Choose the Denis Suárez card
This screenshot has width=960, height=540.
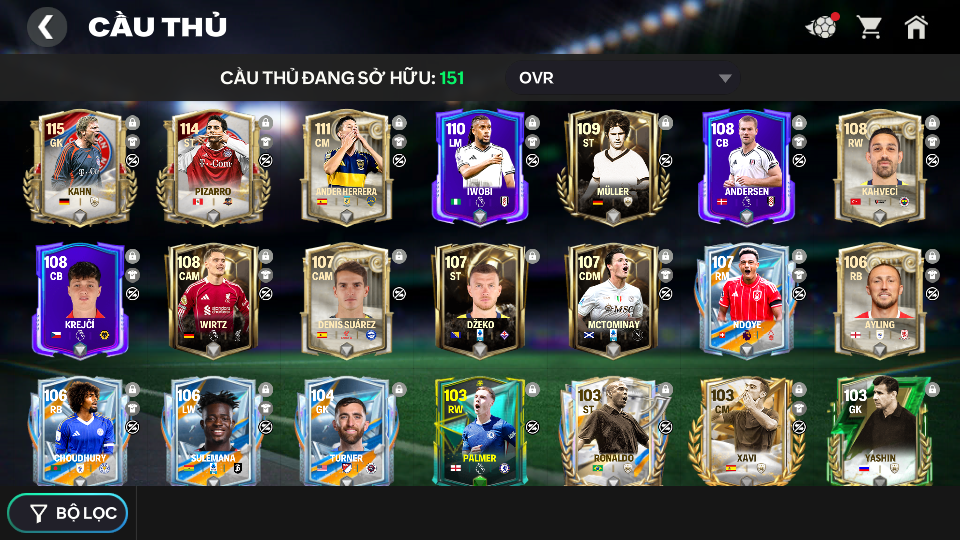click(x=346, y=299)
